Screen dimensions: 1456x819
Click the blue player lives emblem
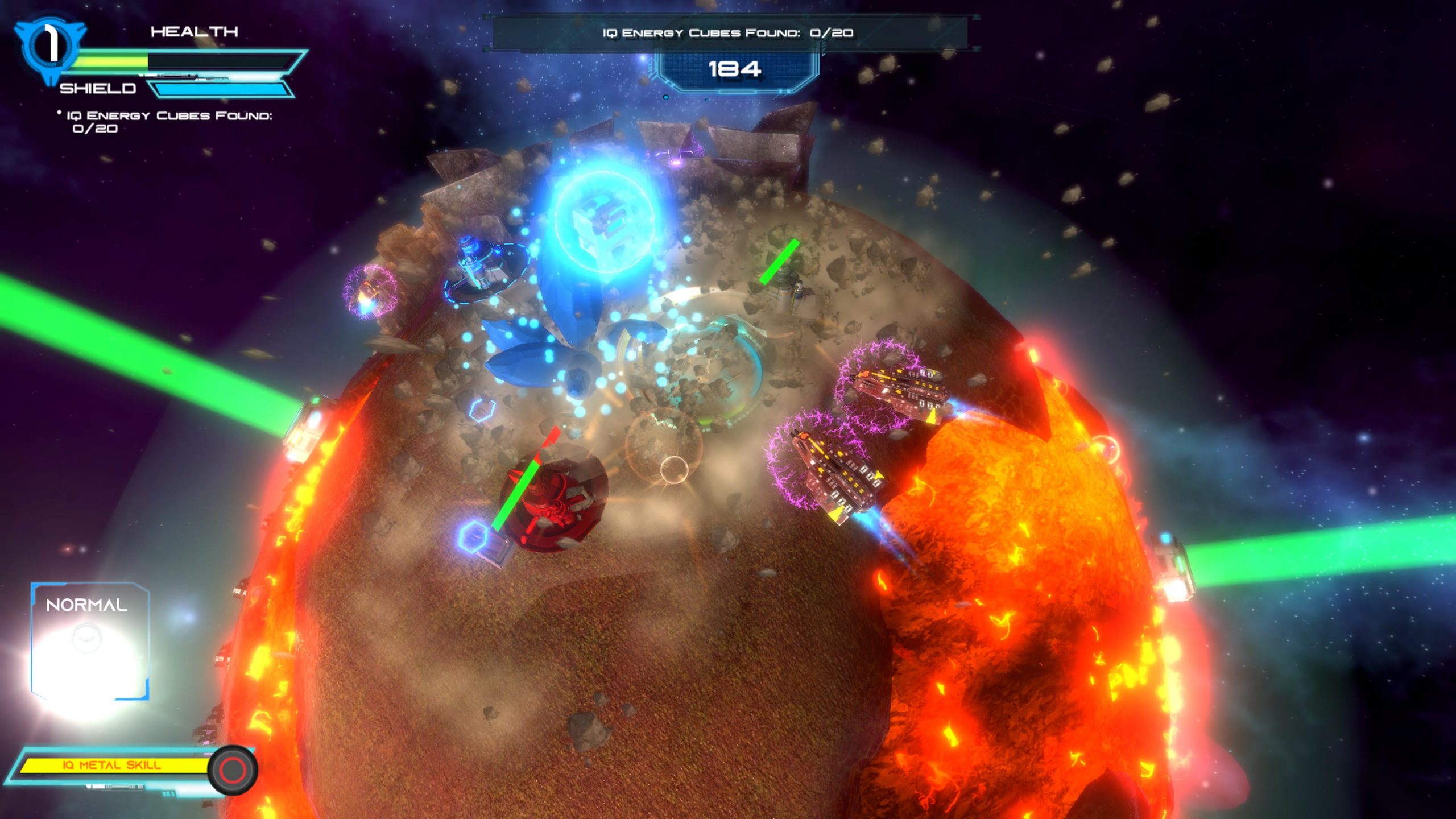50,45
